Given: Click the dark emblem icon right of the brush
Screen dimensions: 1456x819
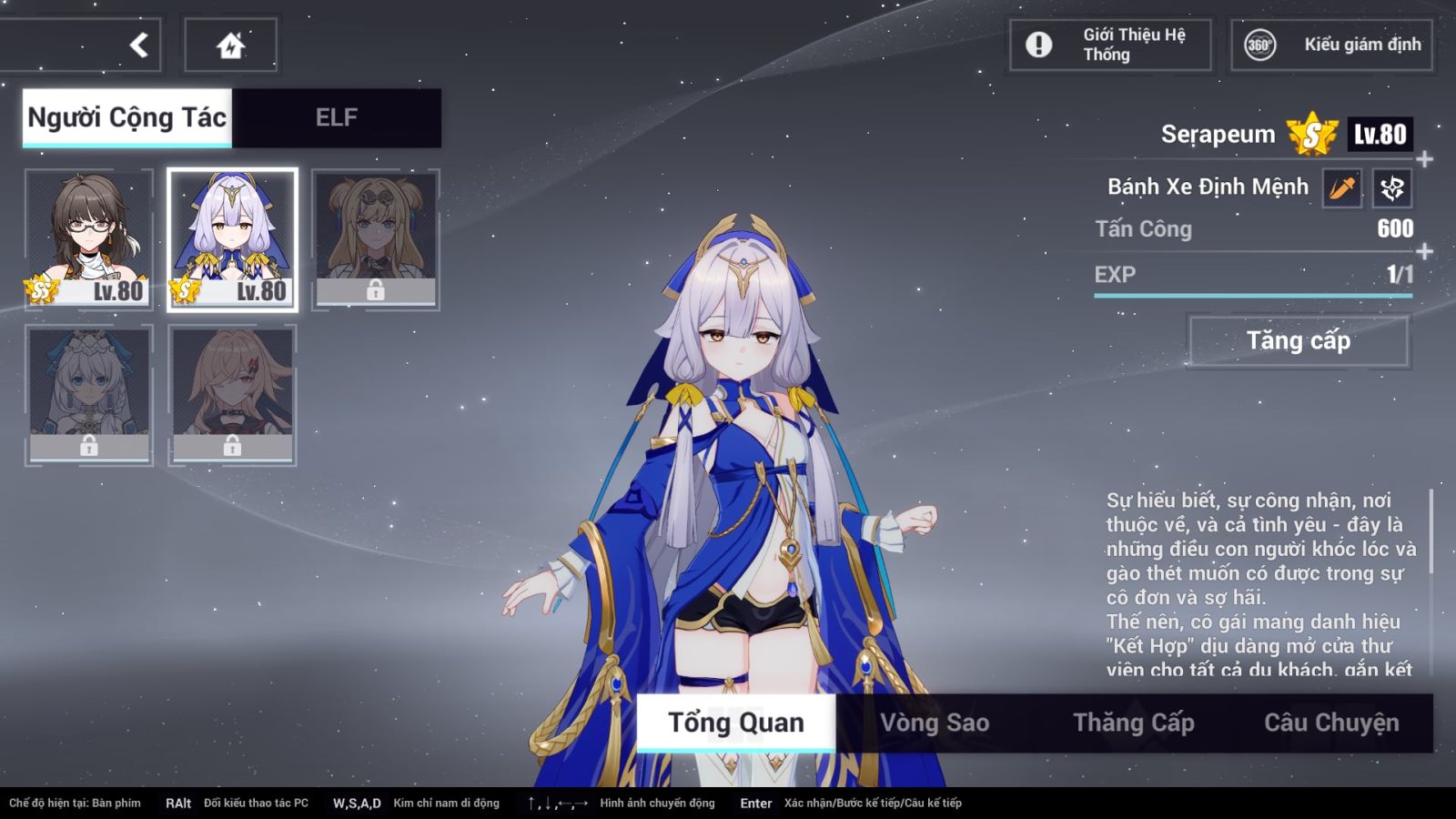Looking at the screenshot, I should (1392, 187).
